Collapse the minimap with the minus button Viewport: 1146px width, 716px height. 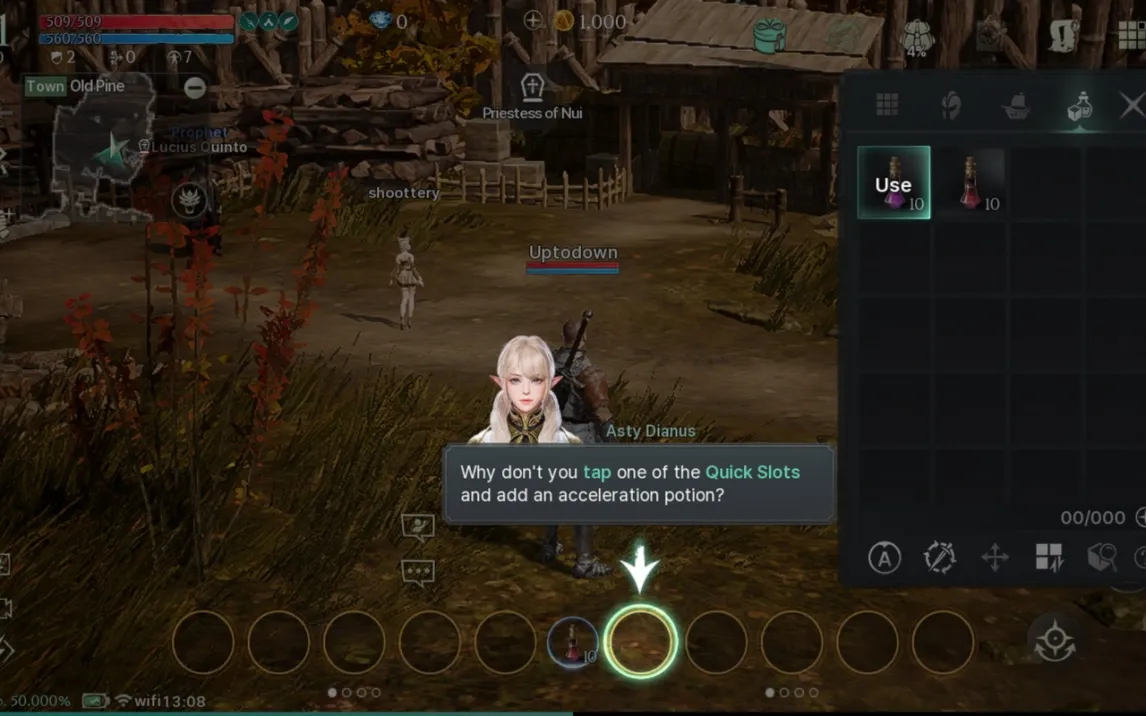[195, 88]
